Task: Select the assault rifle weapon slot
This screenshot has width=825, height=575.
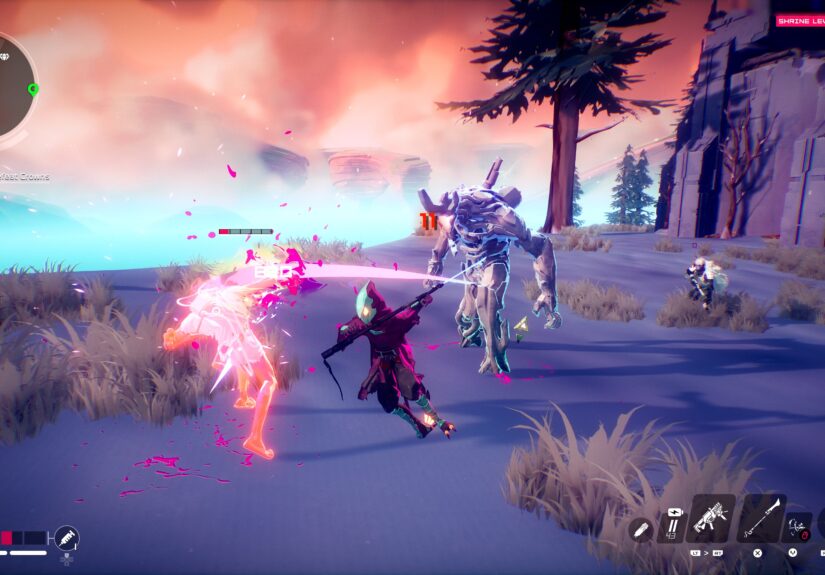Action: (709, 519)
